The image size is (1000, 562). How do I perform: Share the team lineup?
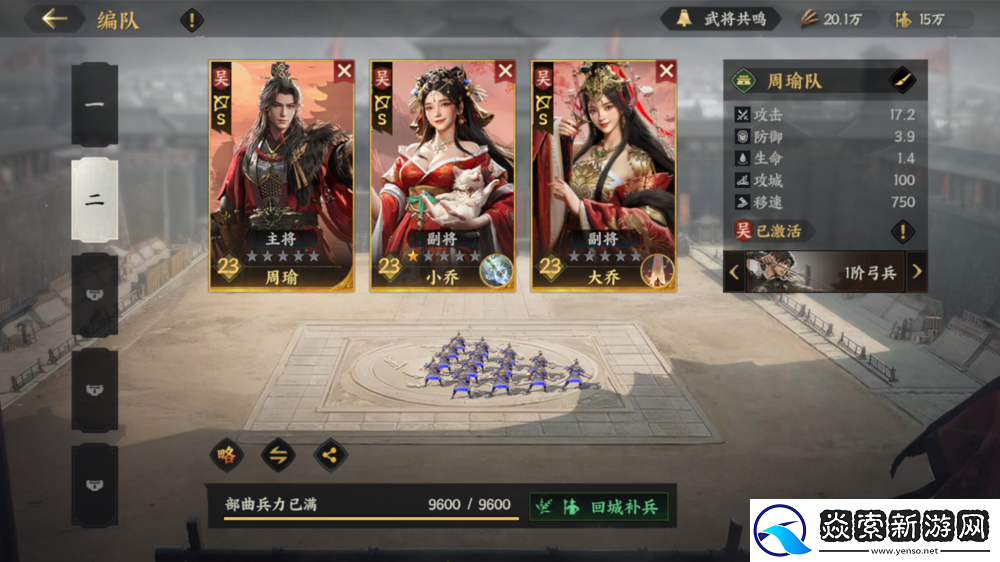coord(329,455)
